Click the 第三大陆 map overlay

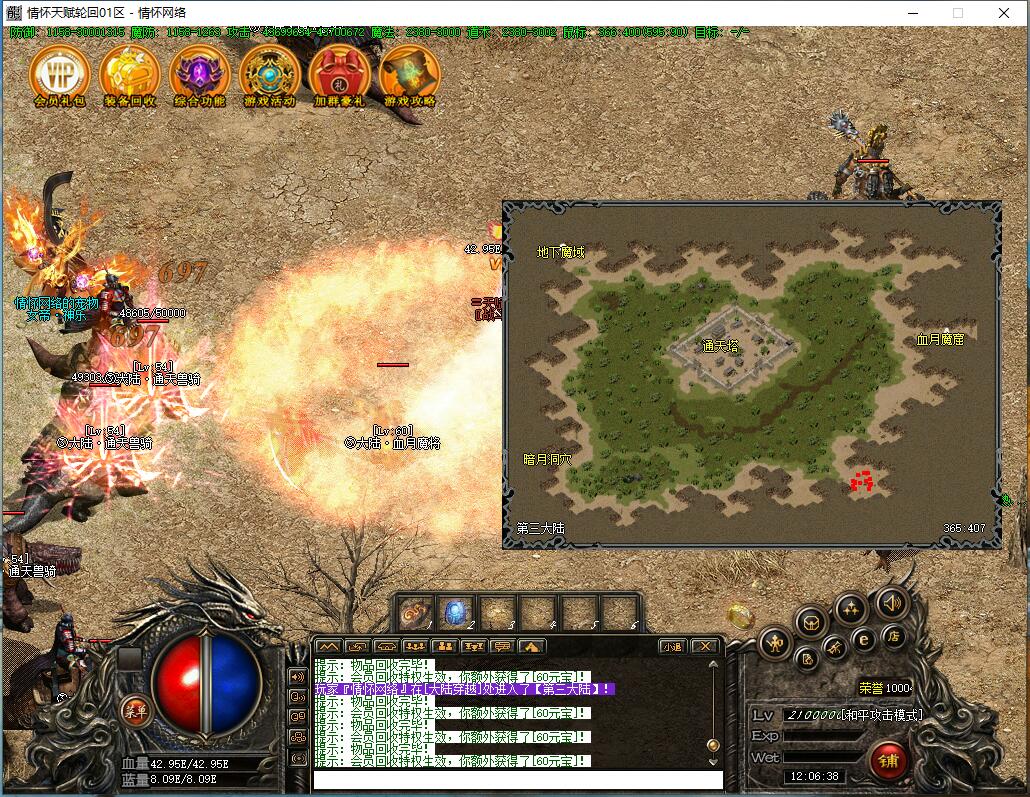tap(751, 375)
